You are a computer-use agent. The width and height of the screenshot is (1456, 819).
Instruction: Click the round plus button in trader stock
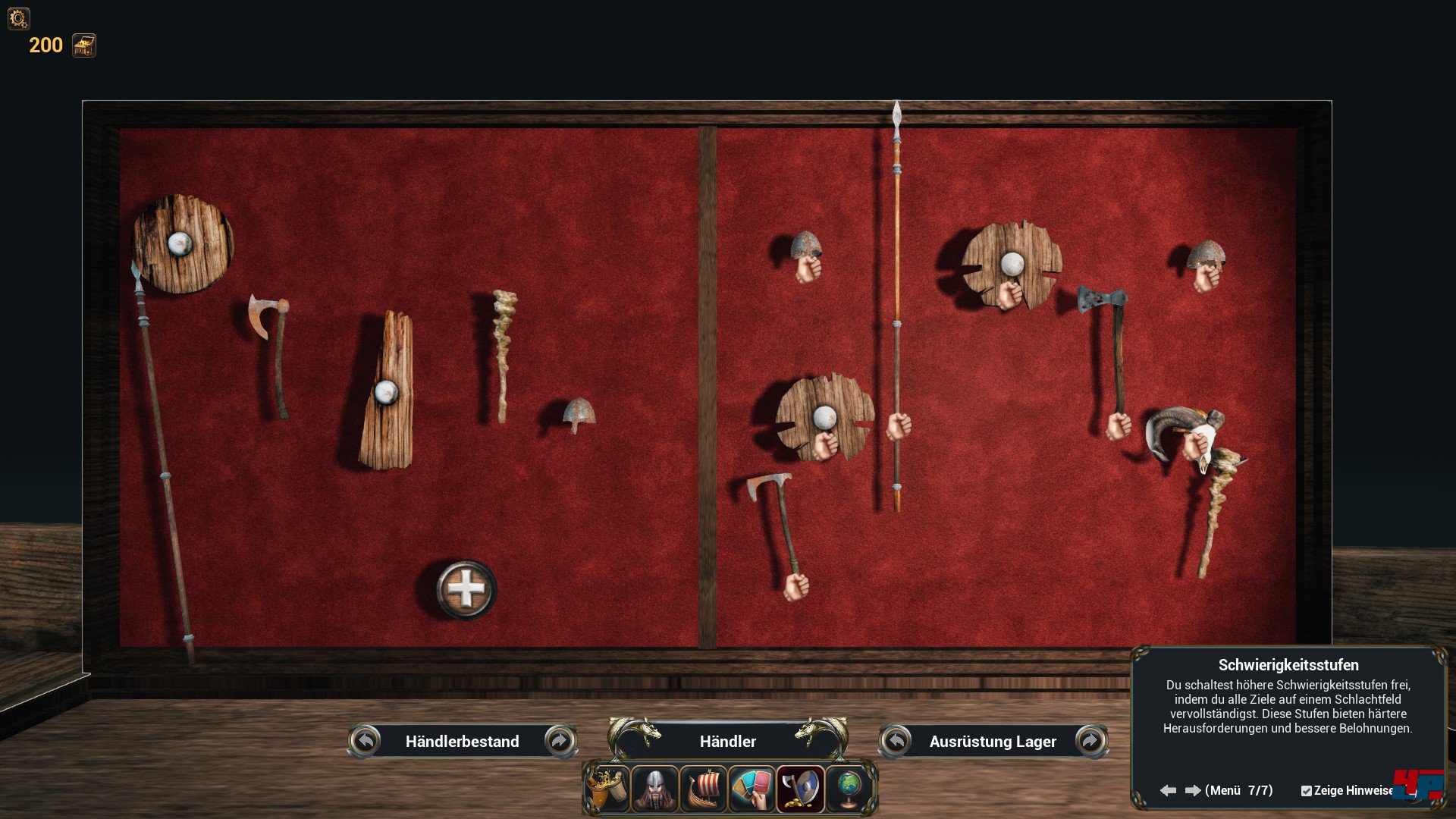pyautogui.click(x=466, y=589)
